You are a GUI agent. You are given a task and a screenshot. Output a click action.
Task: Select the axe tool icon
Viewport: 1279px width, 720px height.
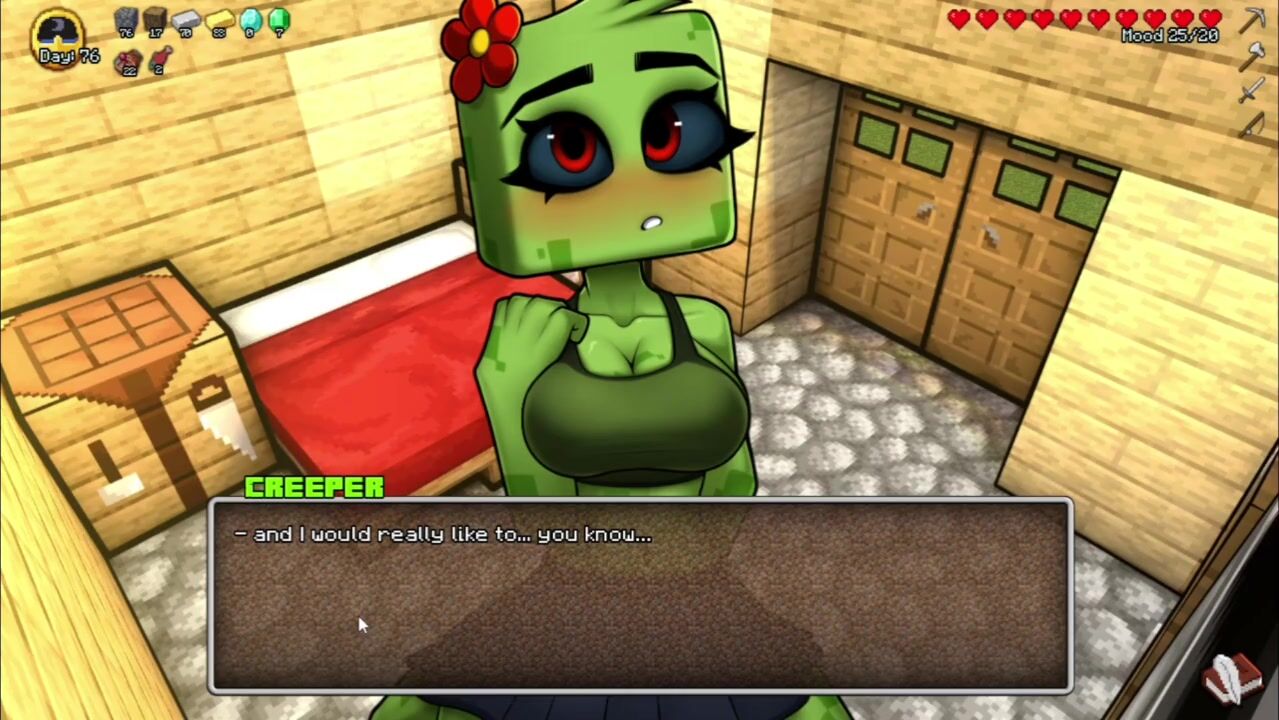1252,56
